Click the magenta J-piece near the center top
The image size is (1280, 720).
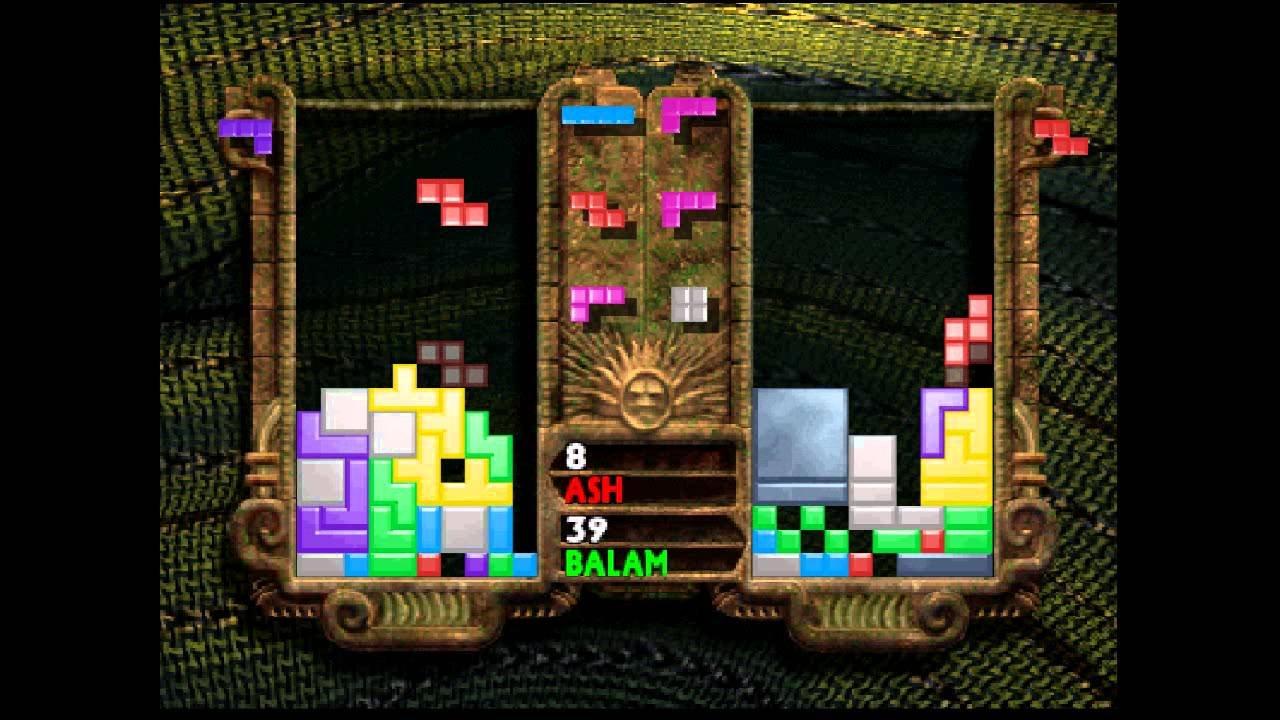pyautogui.click(x=686, y=113)
